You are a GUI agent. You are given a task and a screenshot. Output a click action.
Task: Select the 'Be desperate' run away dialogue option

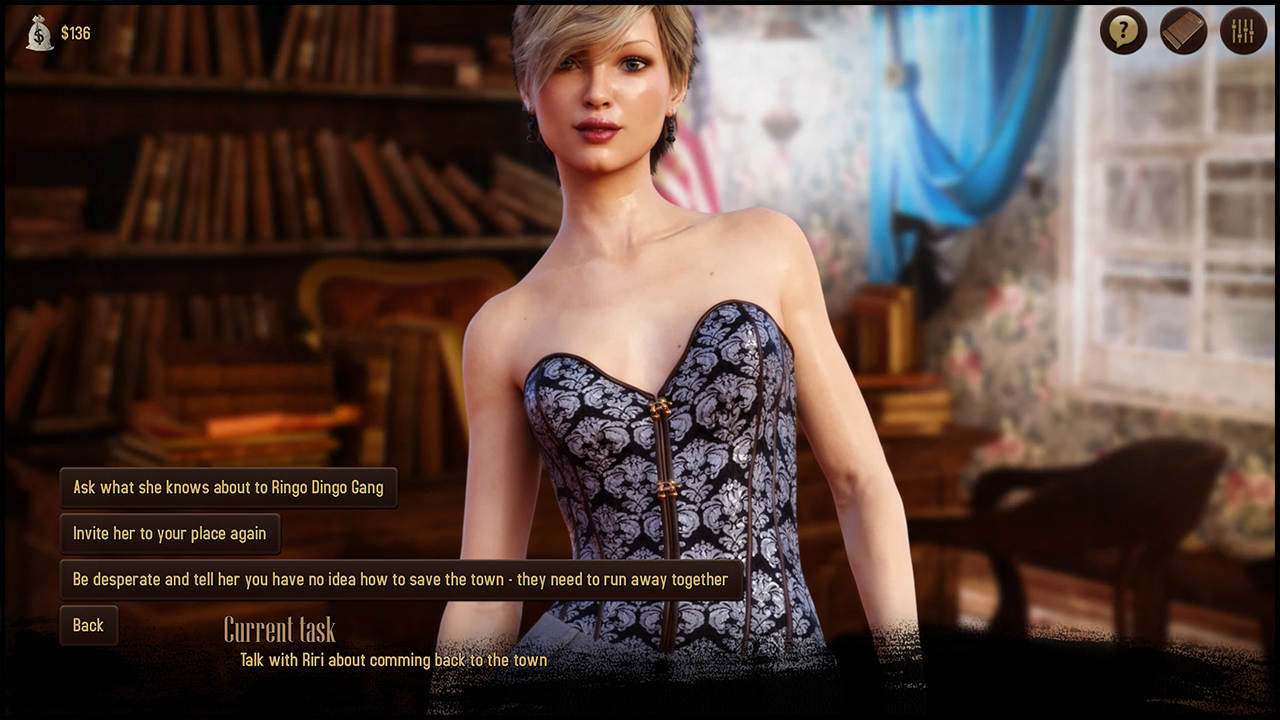click(x=400, y=580)
